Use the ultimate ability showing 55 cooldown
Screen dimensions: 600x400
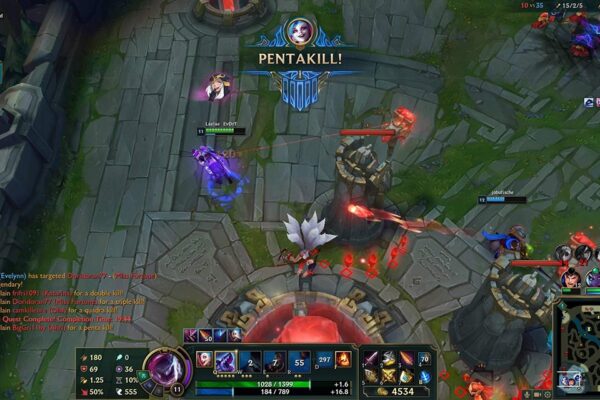(x=300, y=361)
